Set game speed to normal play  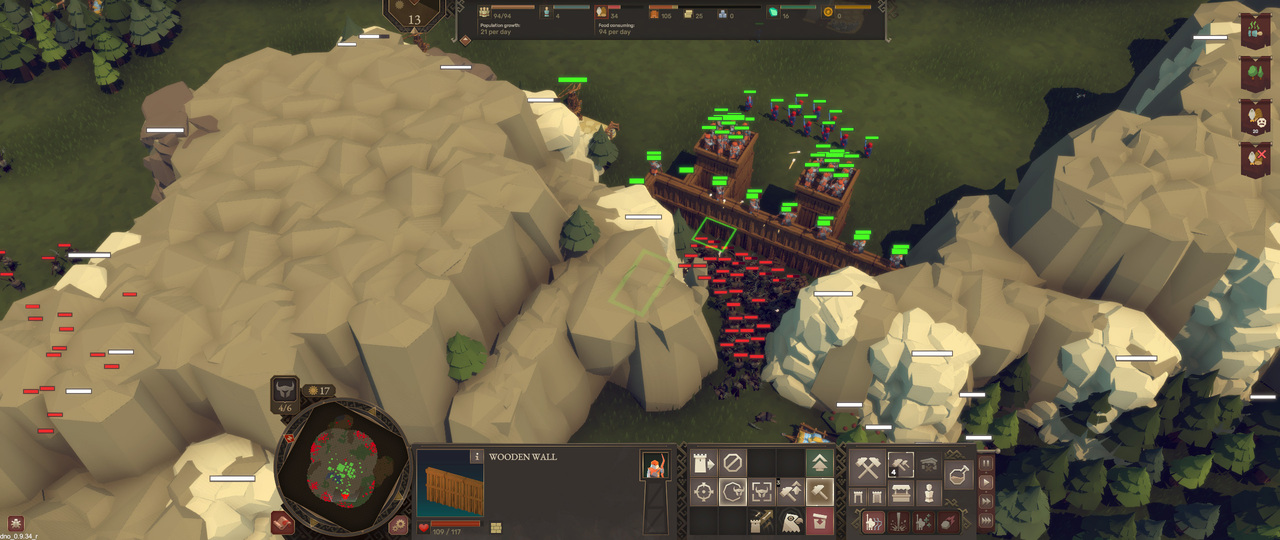[x=987, y=482]
